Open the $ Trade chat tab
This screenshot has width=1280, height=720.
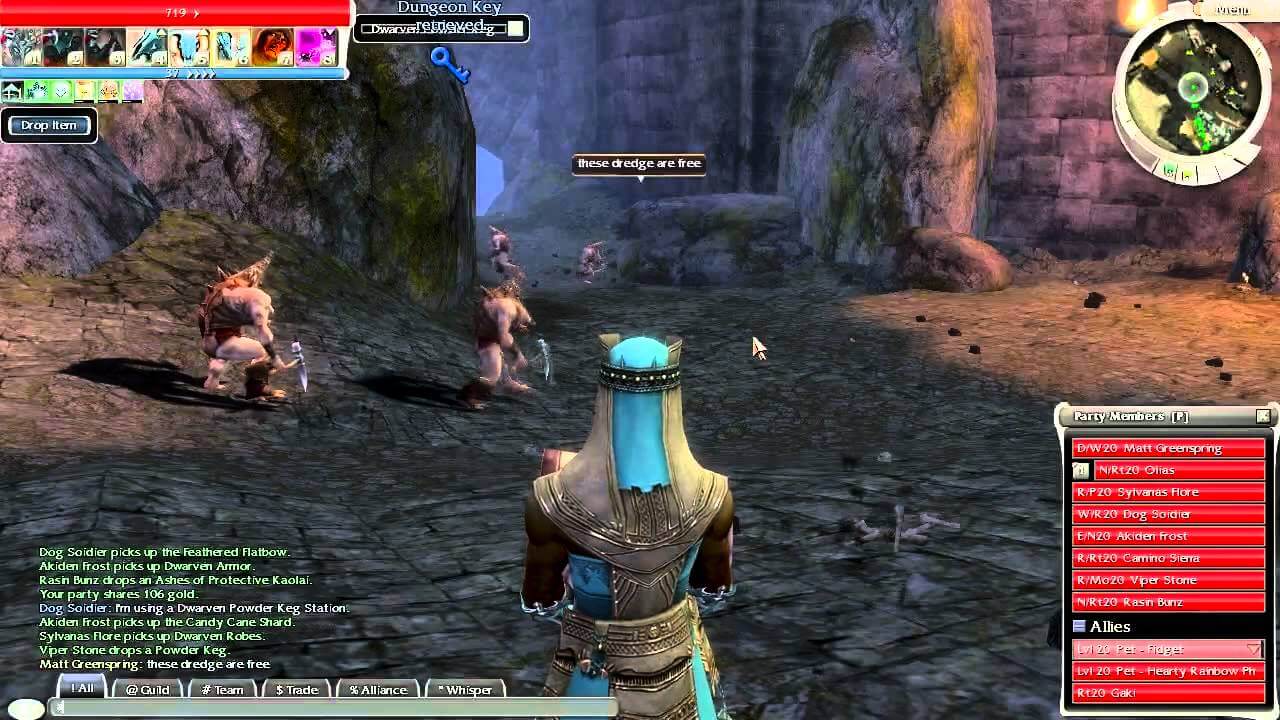pyautogui.click(x=298, y=690)
